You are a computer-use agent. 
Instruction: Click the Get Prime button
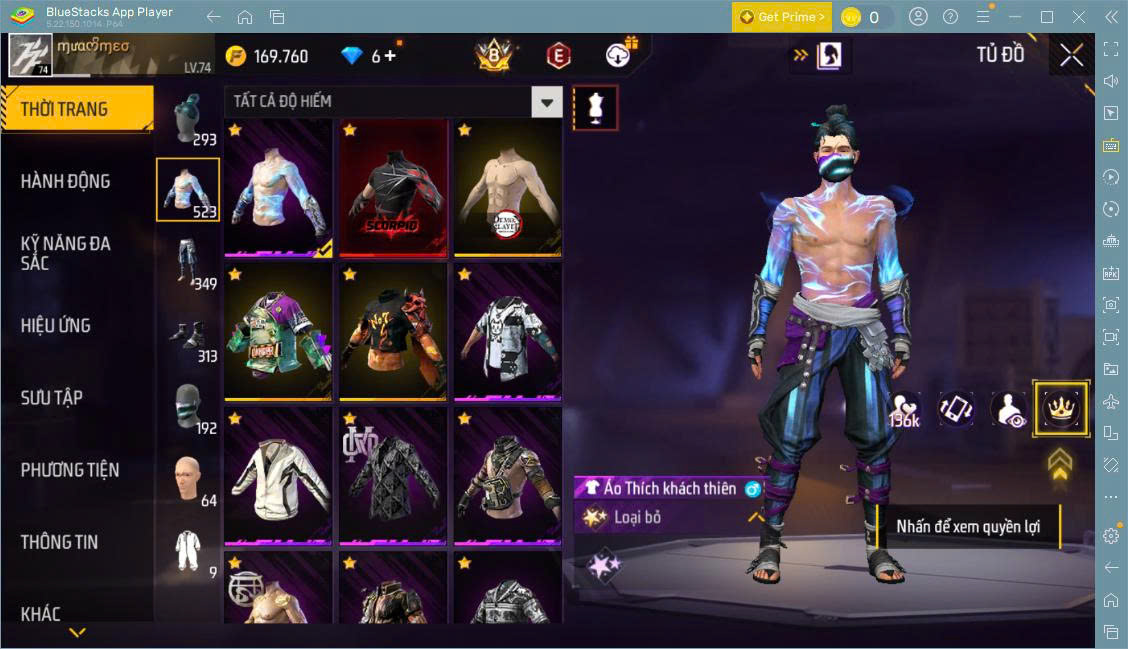[781, 17]
